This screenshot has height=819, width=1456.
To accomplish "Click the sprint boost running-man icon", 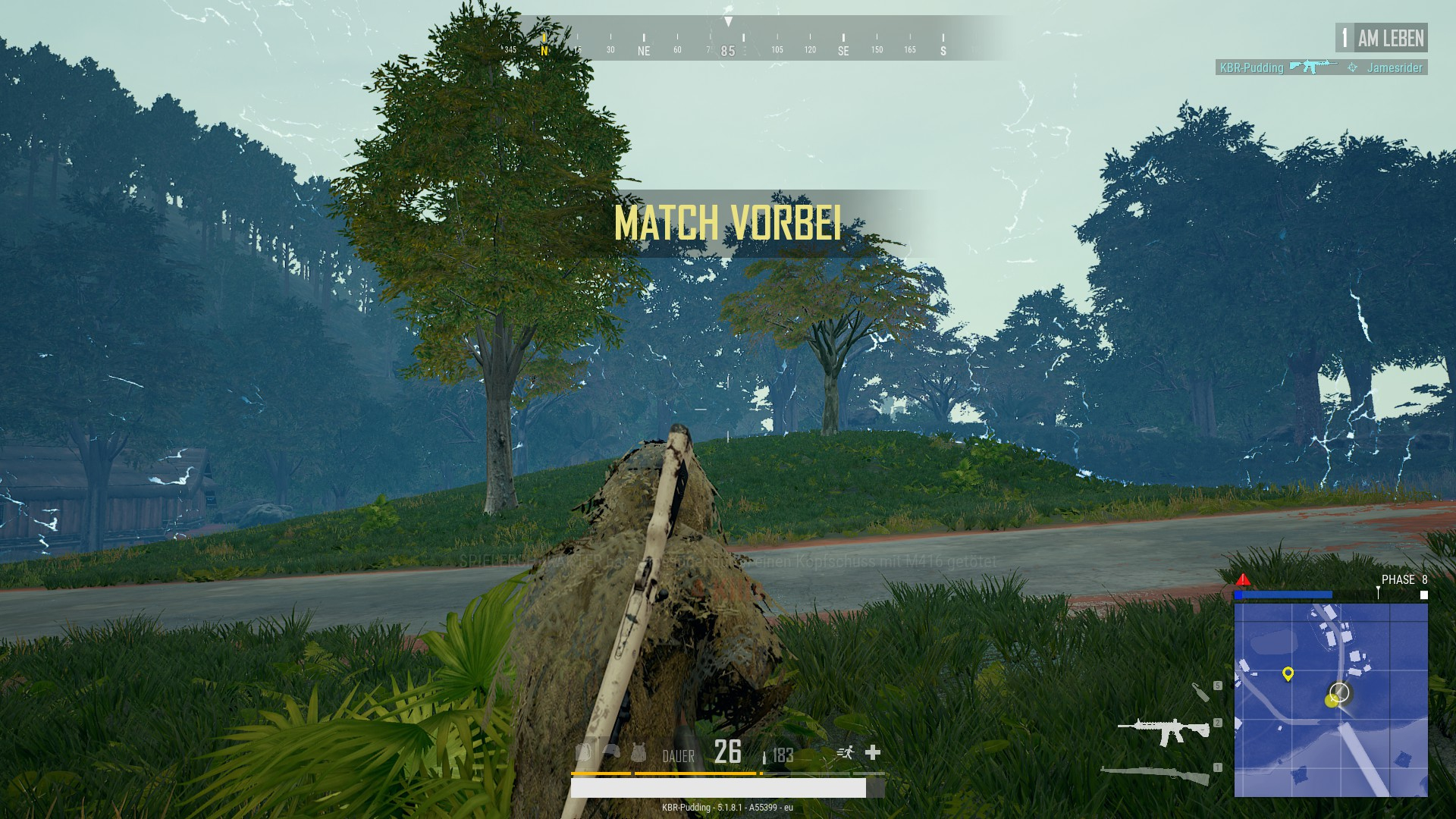I will [845, 752].
